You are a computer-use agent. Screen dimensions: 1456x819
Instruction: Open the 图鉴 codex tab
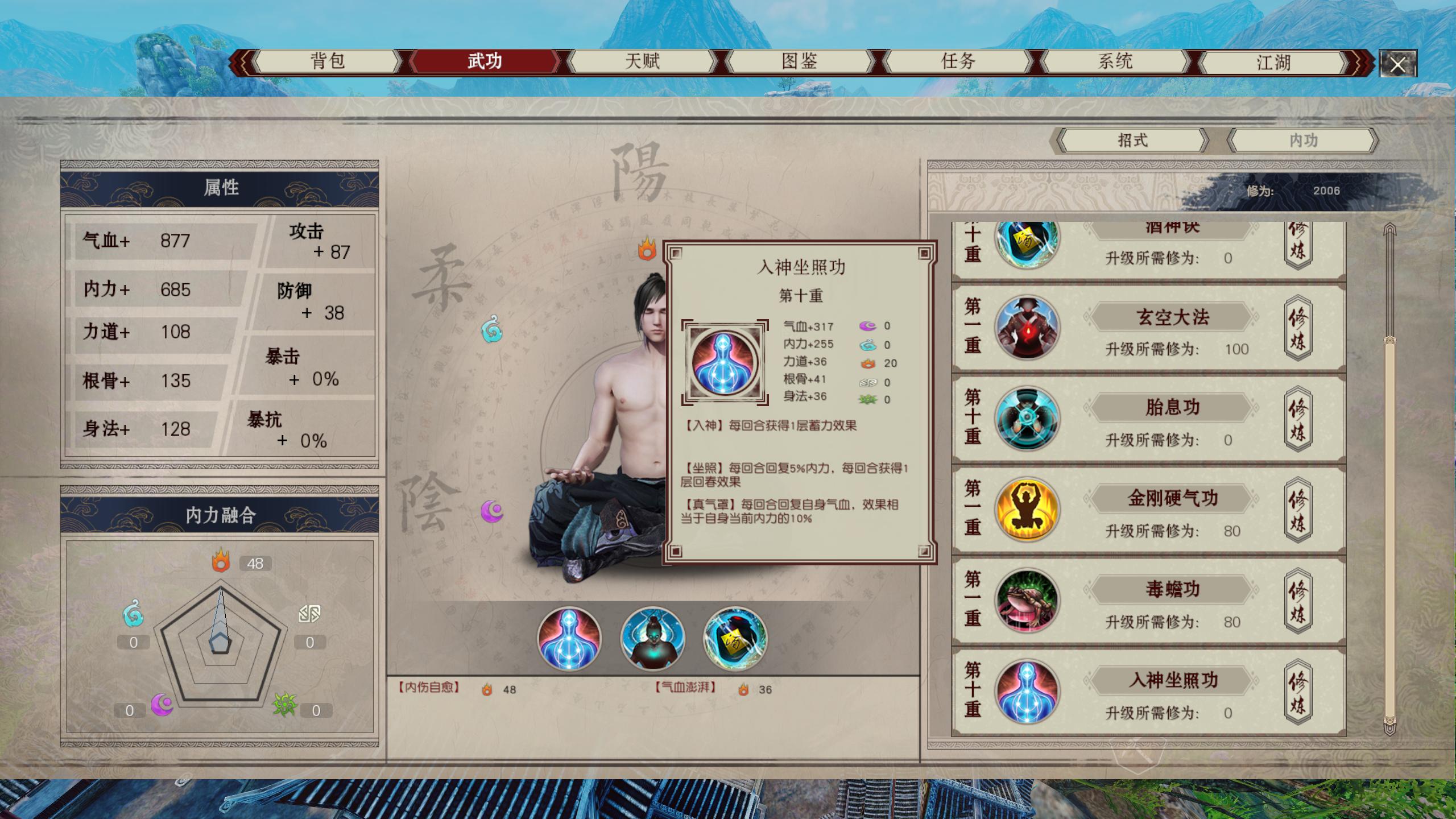pyautogui.click(x=800, y=61)
